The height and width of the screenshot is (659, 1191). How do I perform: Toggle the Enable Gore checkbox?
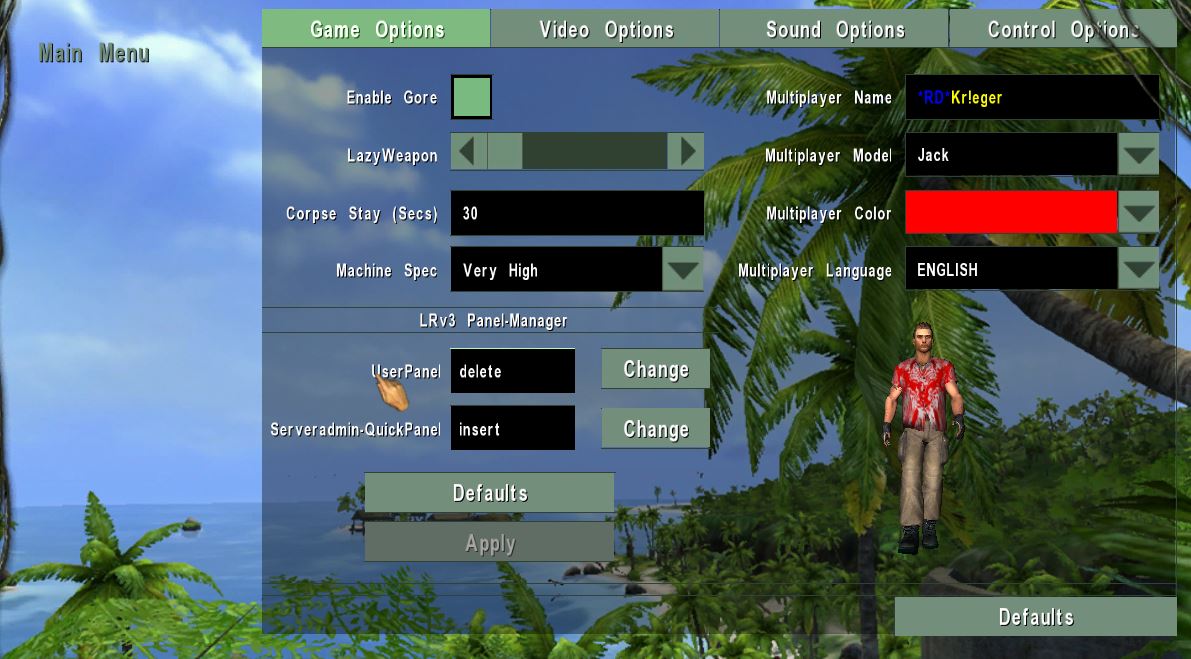(472, 98)
